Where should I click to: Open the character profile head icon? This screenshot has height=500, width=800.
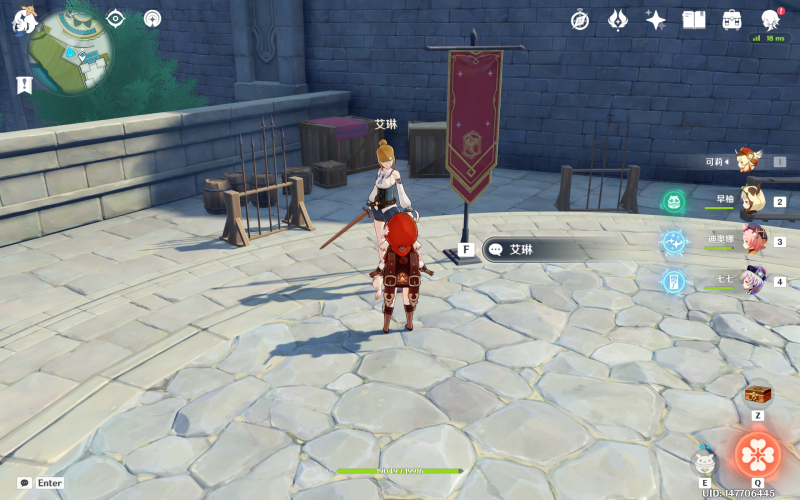point(770,20)
